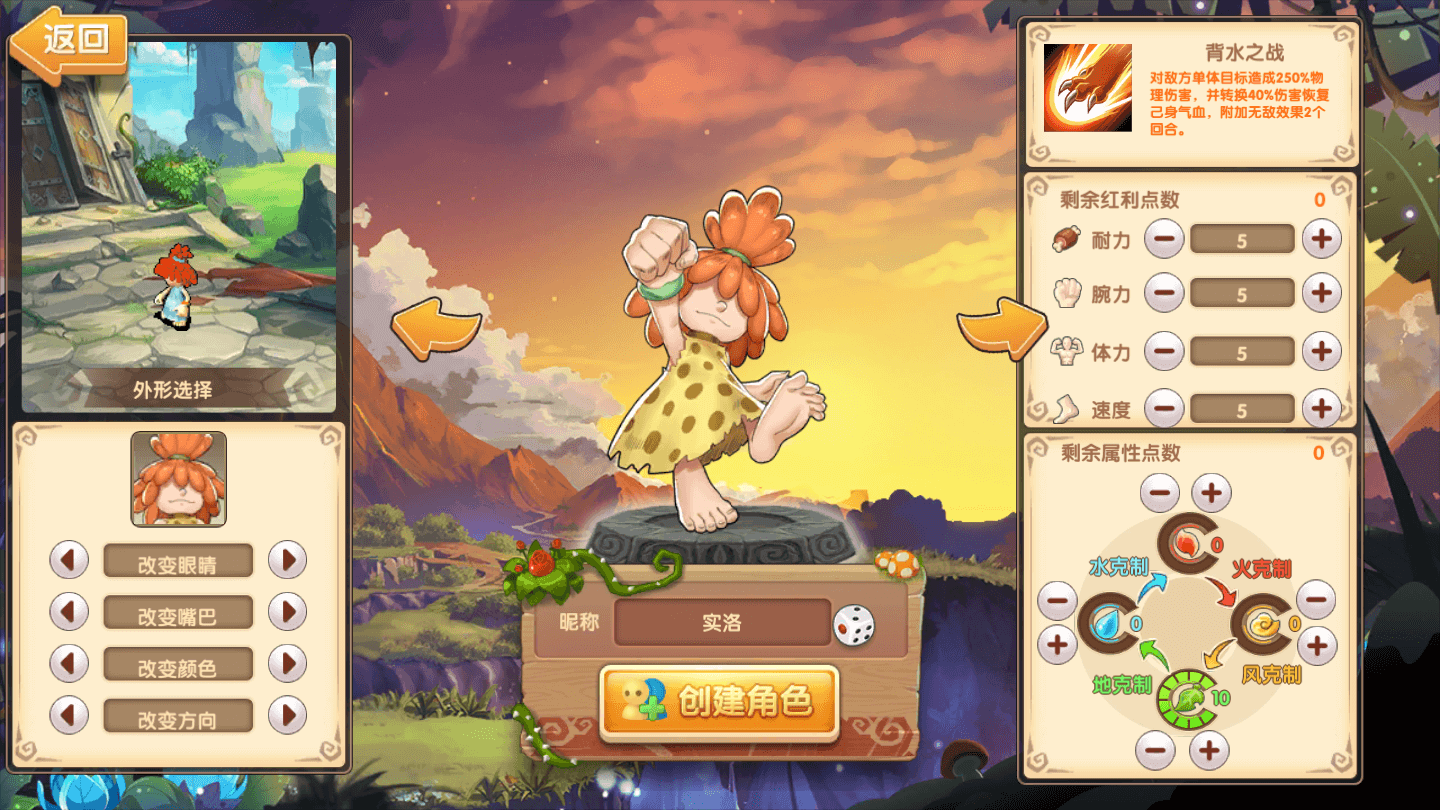Add a point to the fire element
Screen dimensions: 1440x810
1212,493
